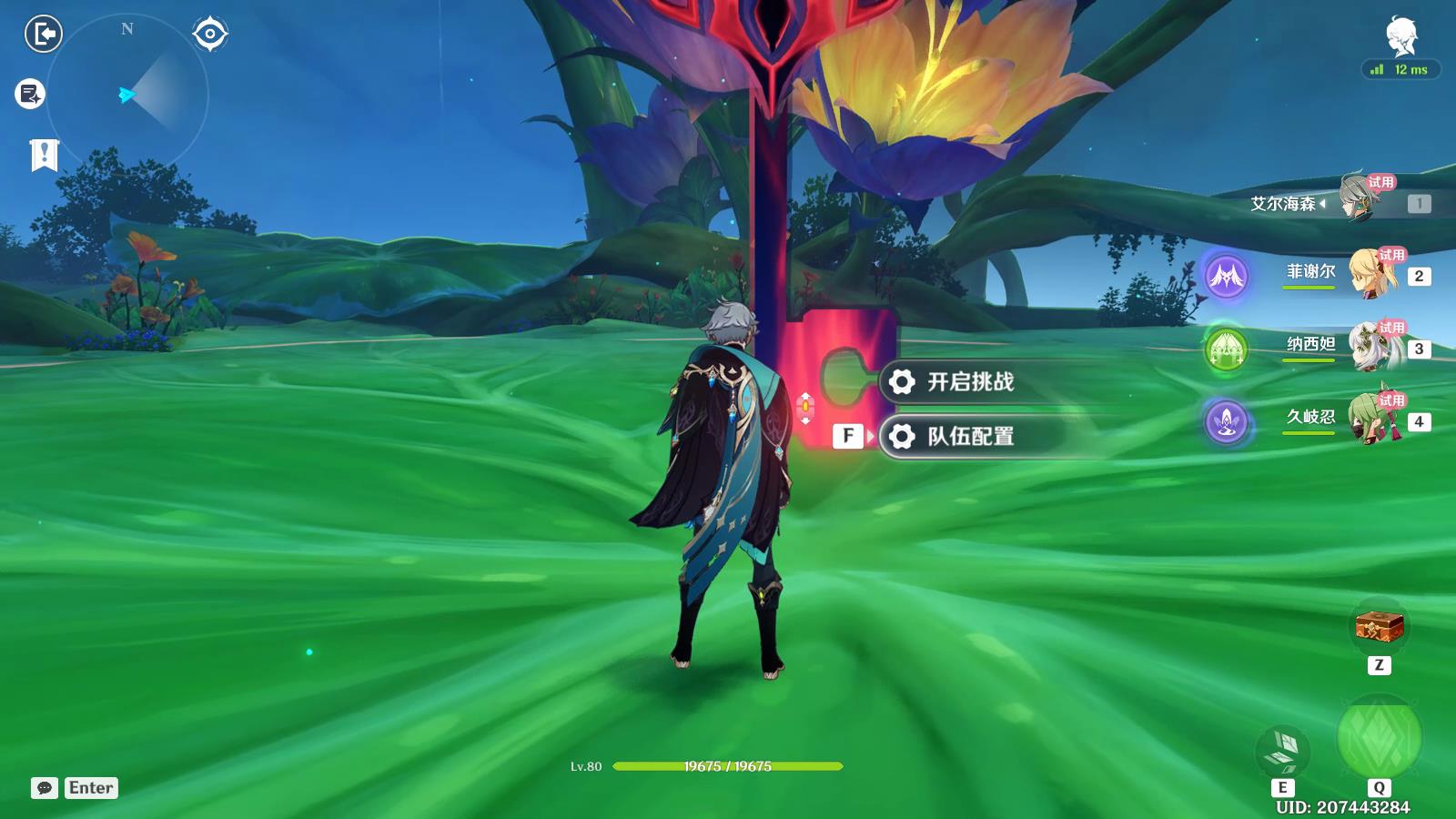Cast the elemental skill icon
The width and height of the screenshot is (1456, 819).
tap(1283, 752)
